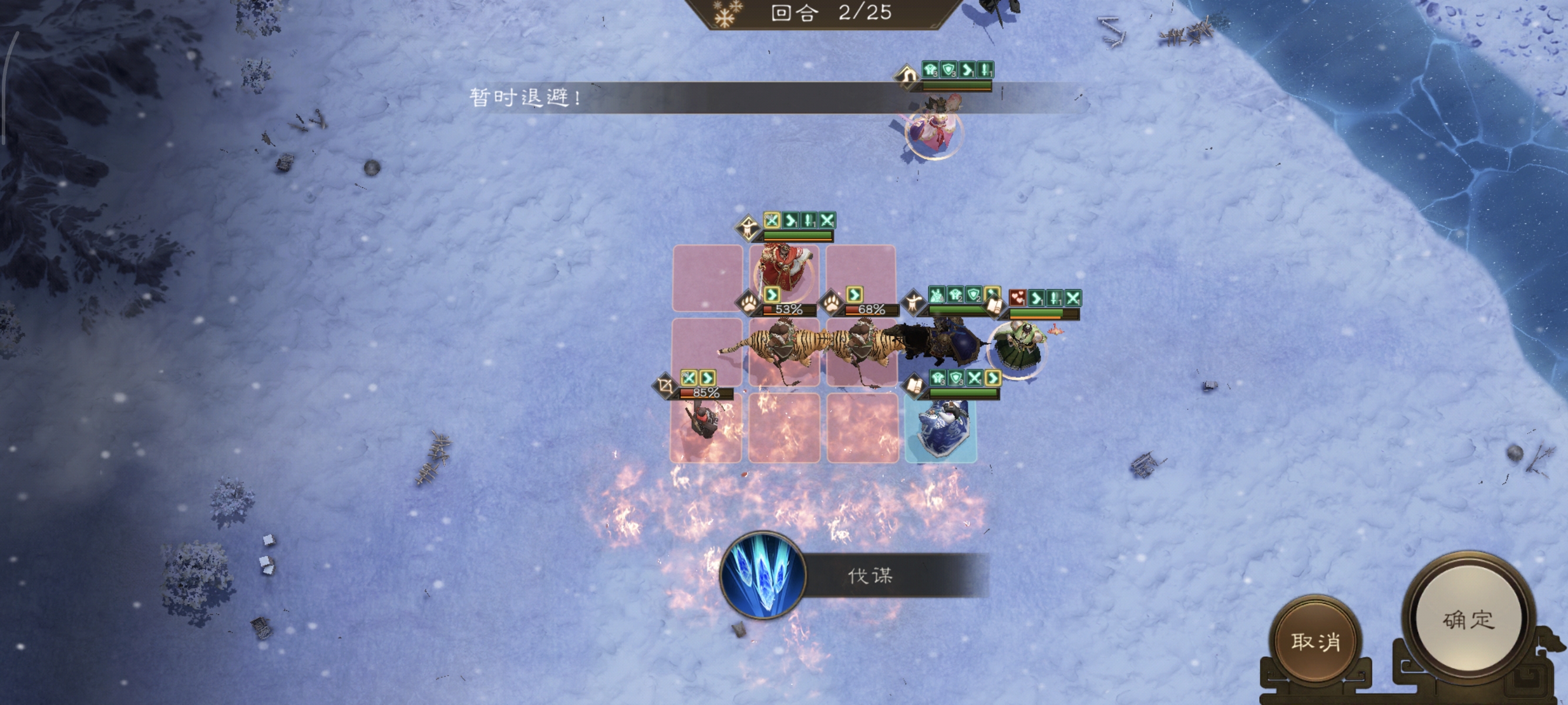Image resolution: width=1568 pixels, height=705 pixels.
Task: Click the scroll class icon above the blue advisor unit
Action: pyautogui.click(x=916, y=386)
